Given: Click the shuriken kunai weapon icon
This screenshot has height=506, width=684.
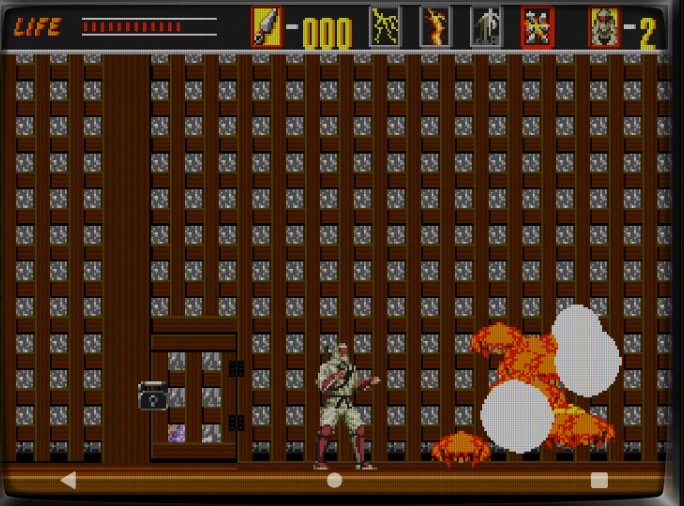Looking at the screenshot, I should tap(267, 27).
